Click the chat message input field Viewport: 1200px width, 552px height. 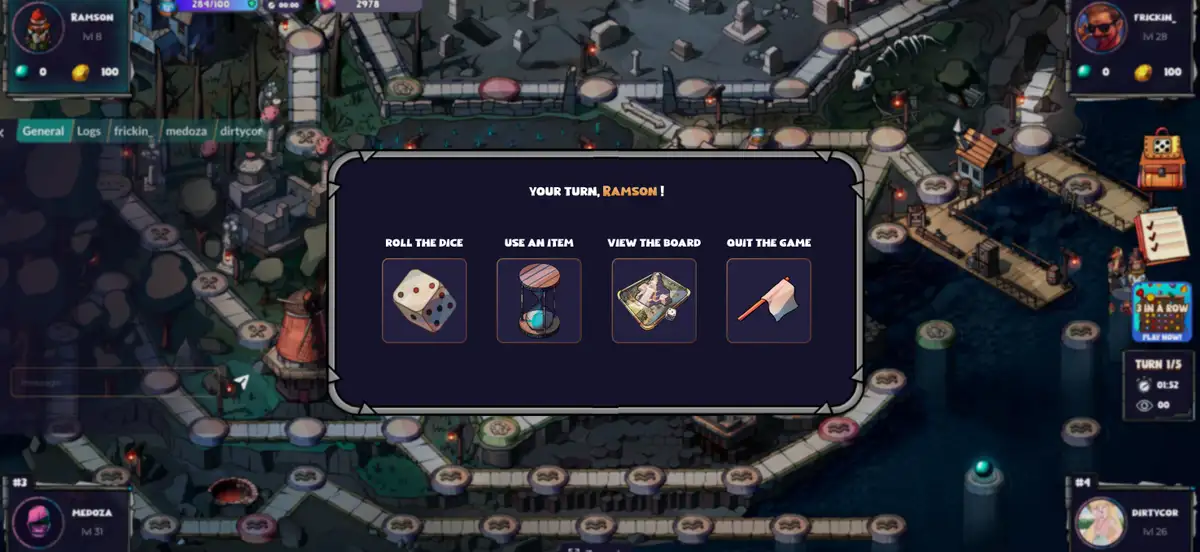tap(110, 382)
